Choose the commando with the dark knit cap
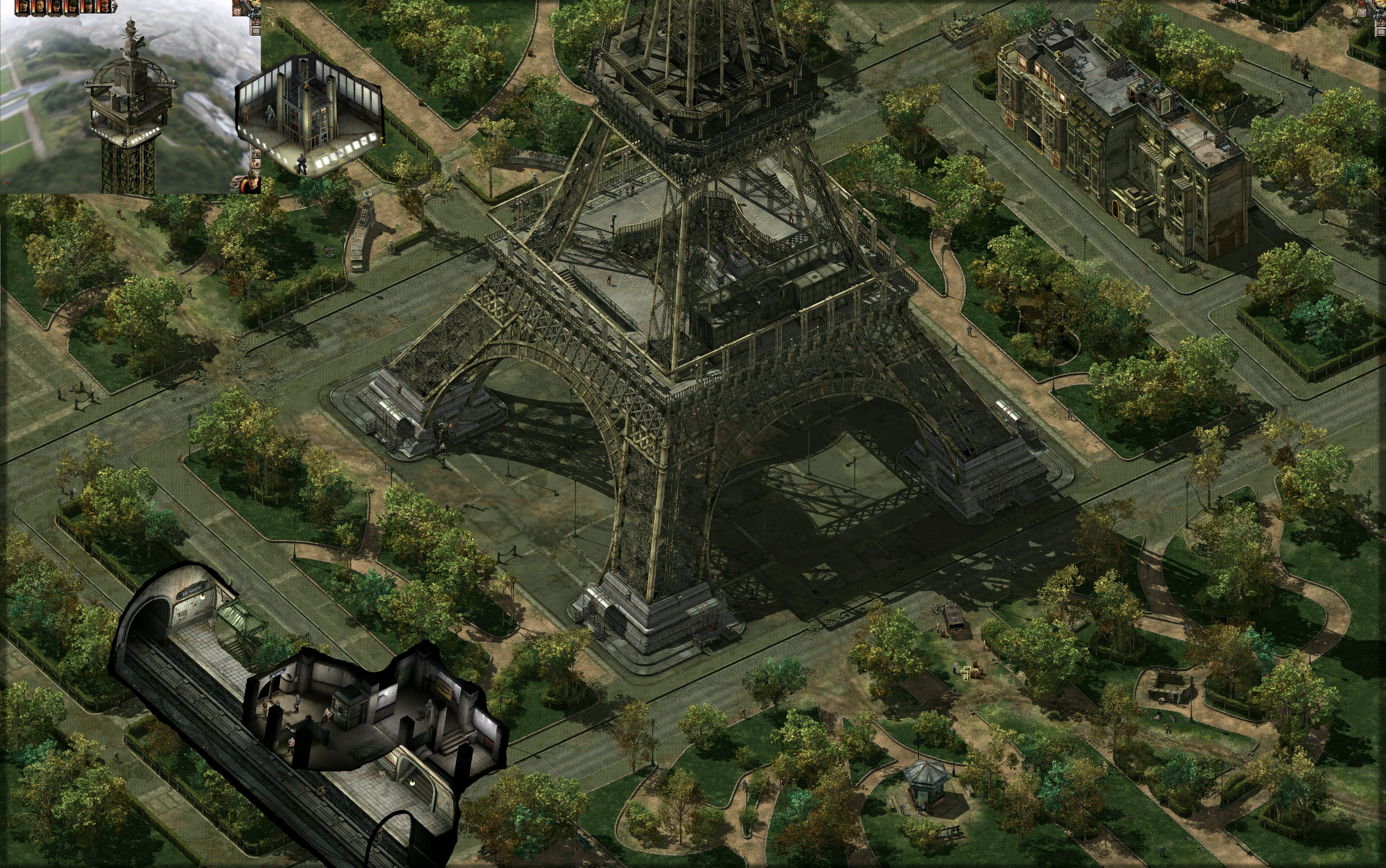 [x=57, y=6]
